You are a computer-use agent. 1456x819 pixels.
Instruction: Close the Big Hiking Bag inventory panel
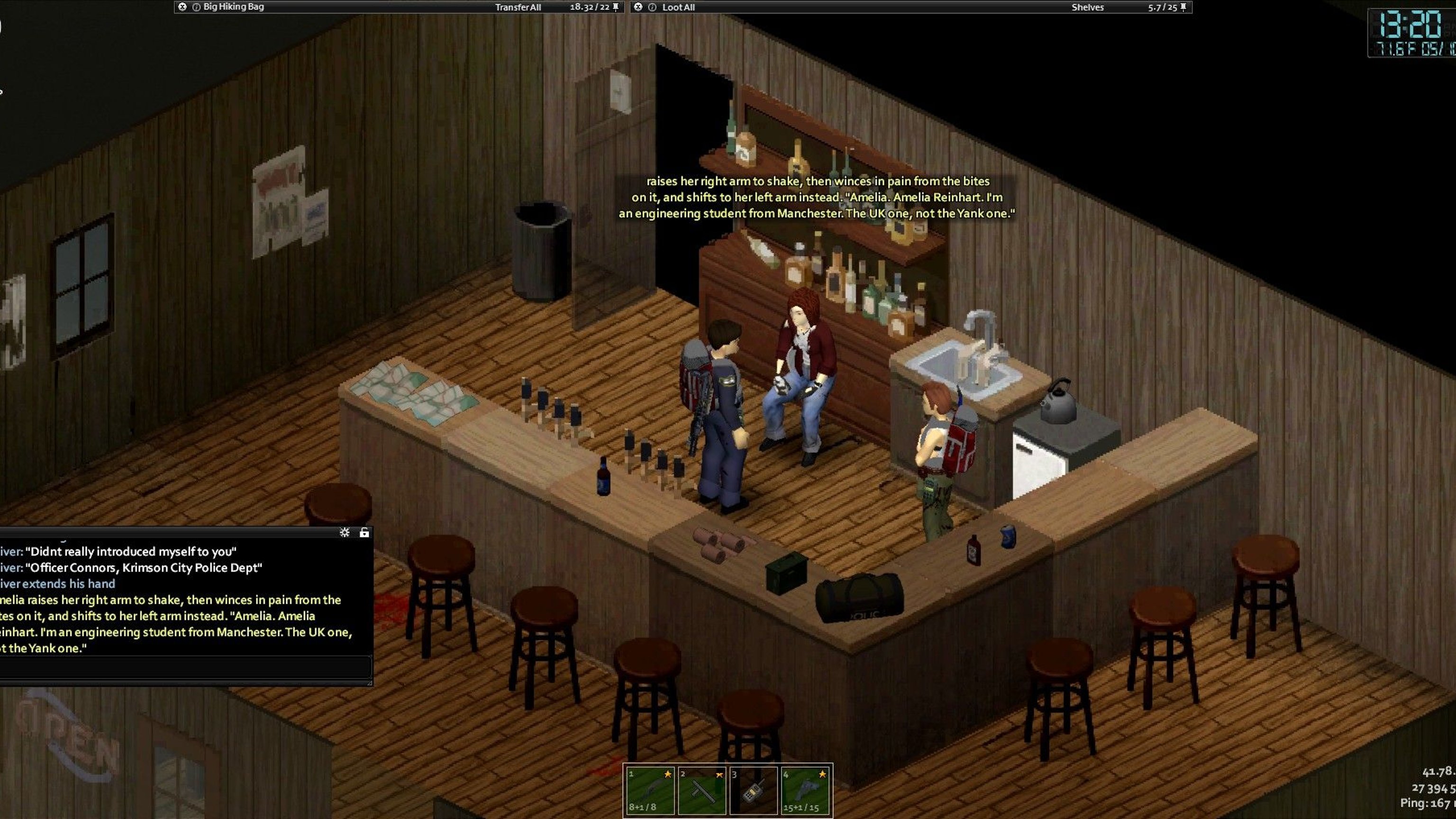pos(182,7)
